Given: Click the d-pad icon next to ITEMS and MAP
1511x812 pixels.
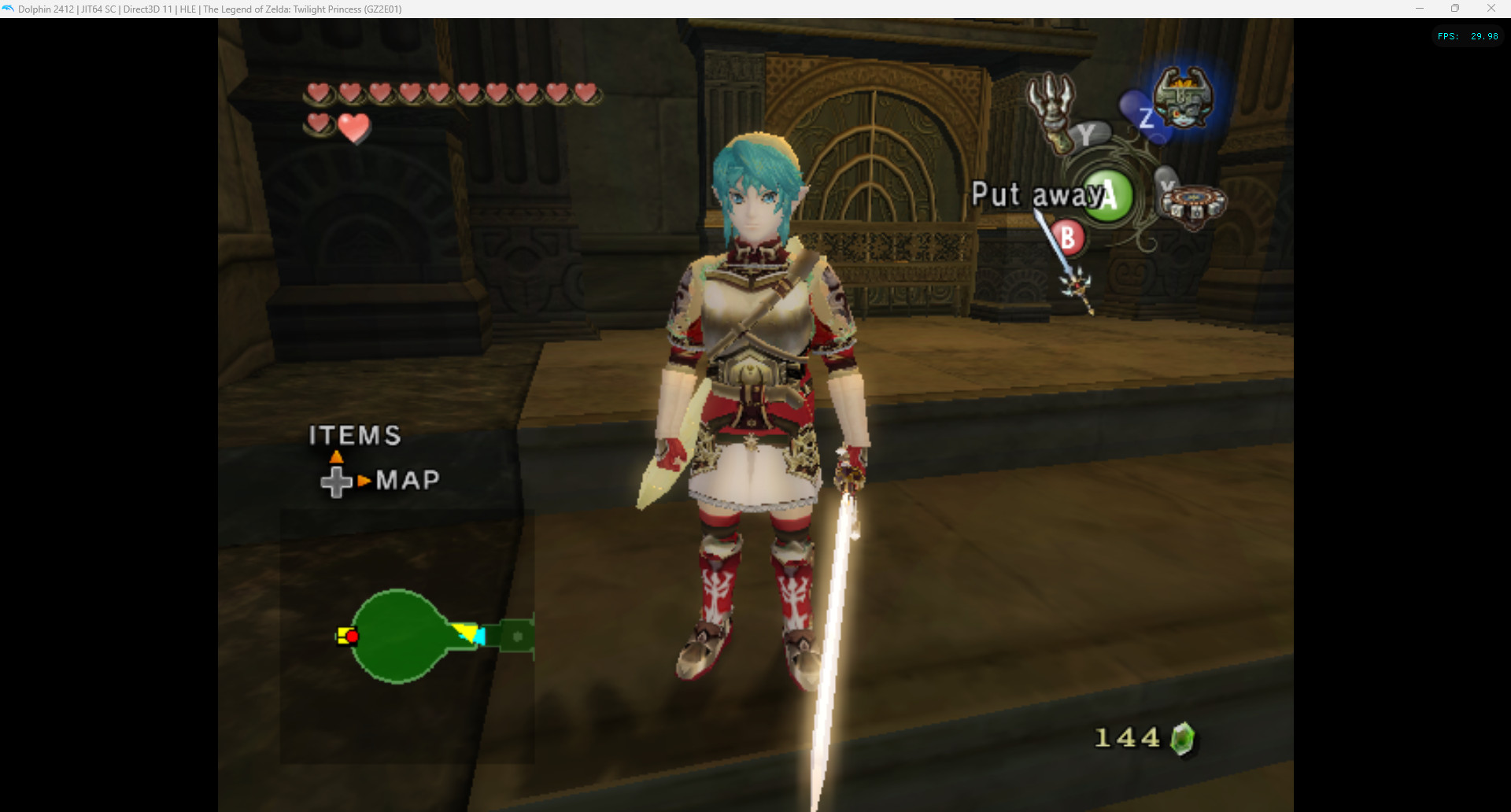Looking at the screenshot, I should [x=337, y=480].
